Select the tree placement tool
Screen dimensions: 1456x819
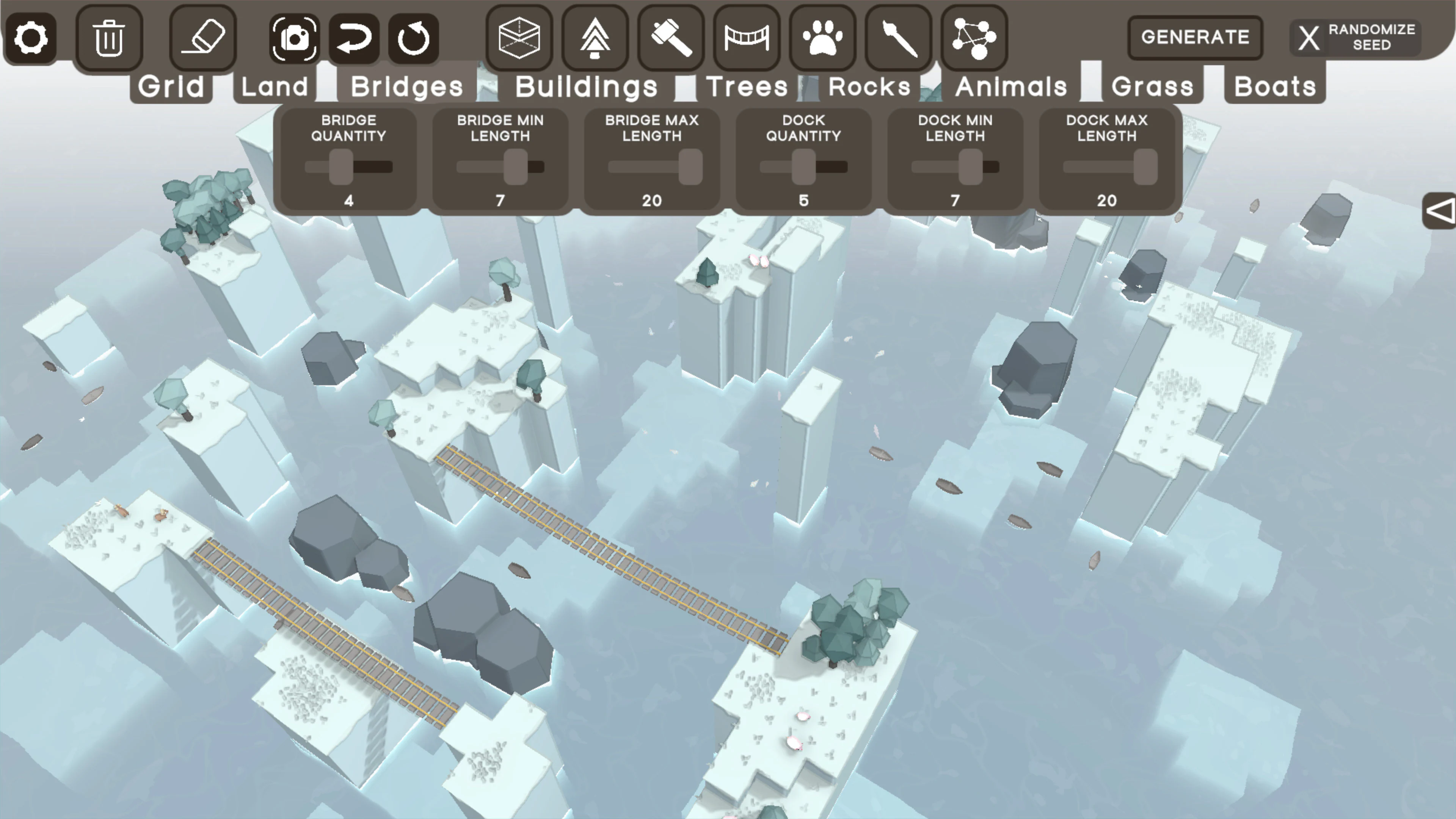595,37
